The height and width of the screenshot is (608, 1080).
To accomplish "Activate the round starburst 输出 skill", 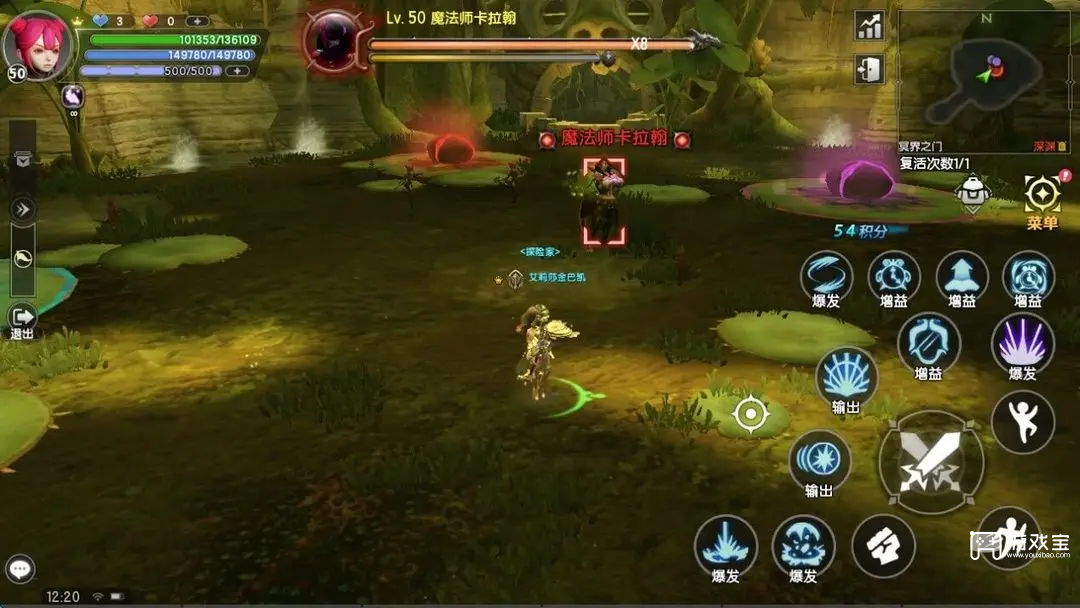I will click(820, 460).
